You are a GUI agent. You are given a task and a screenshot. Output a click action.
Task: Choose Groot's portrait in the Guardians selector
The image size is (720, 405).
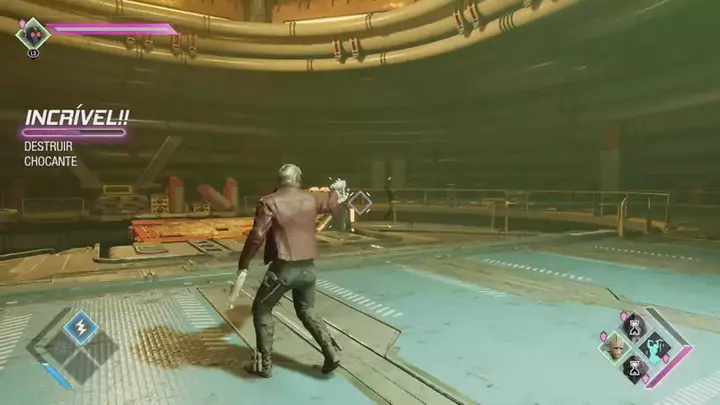pyautogui.click(x=612, y=347)
